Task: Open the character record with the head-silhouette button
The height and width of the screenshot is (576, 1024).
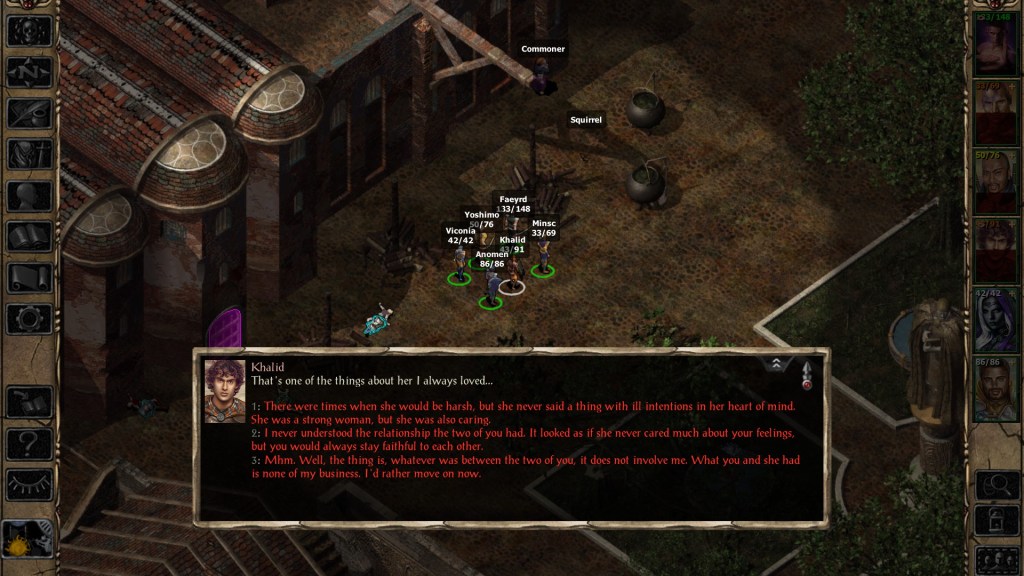Action: [29, 195]
